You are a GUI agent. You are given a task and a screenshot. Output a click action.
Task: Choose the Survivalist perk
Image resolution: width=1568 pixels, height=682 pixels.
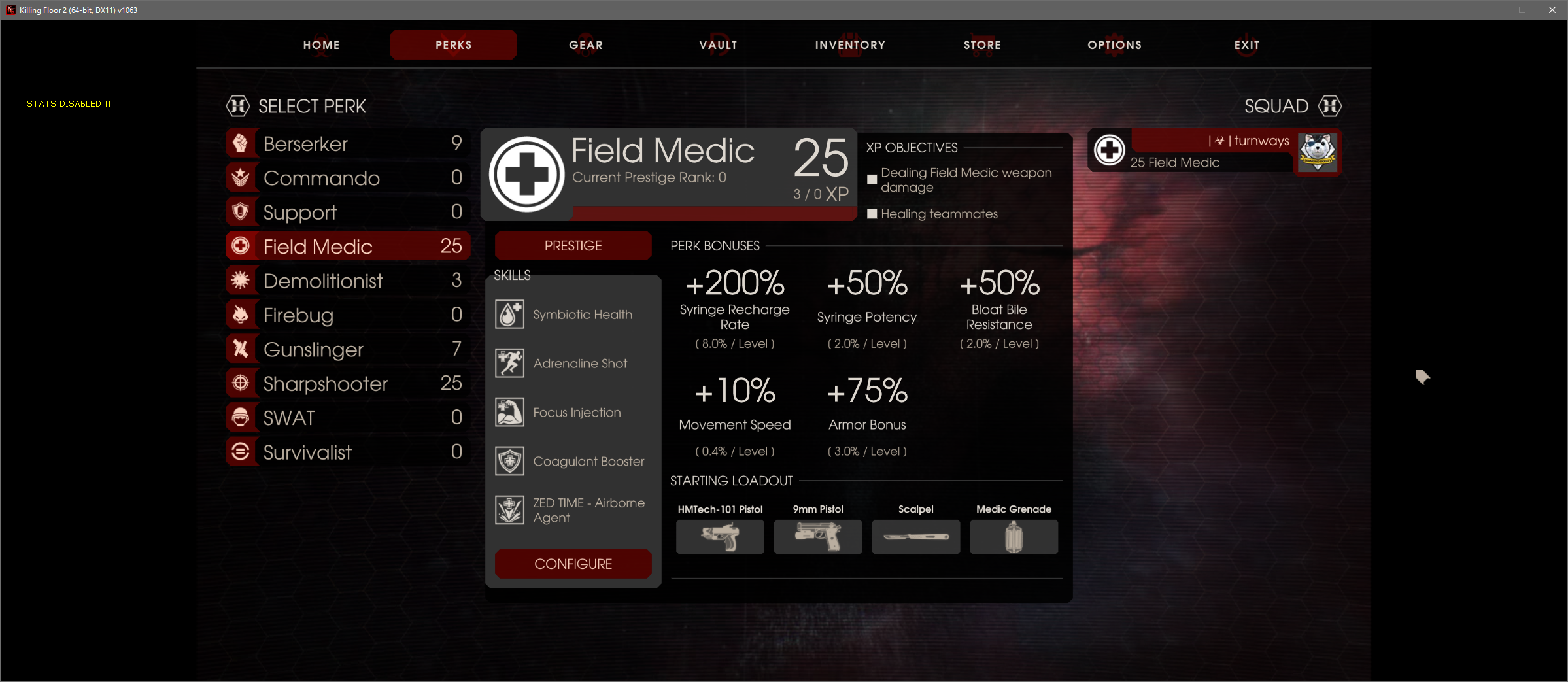pyautogui.click(x=347, y=452)
